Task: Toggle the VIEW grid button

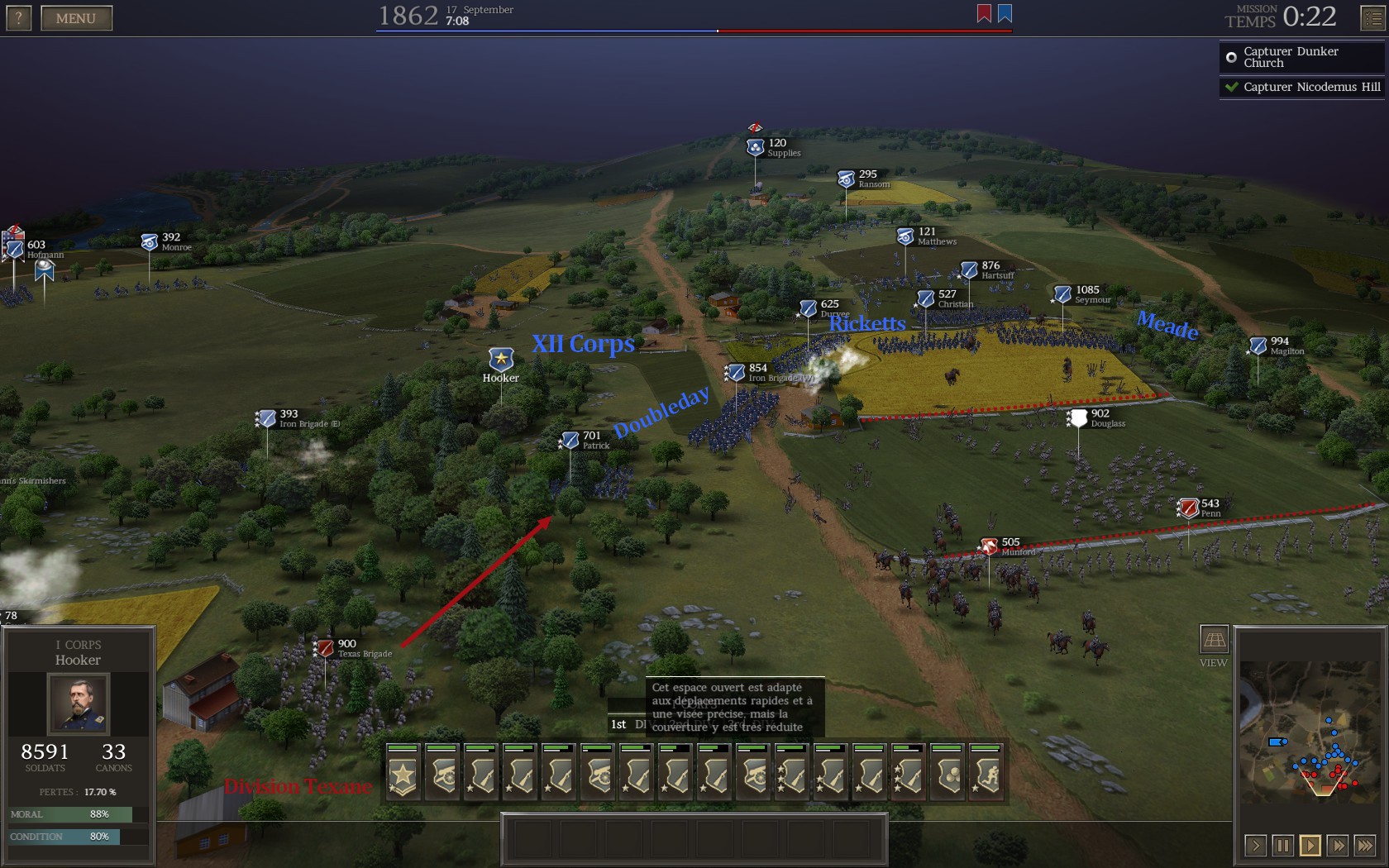Action: [1214, 640]
